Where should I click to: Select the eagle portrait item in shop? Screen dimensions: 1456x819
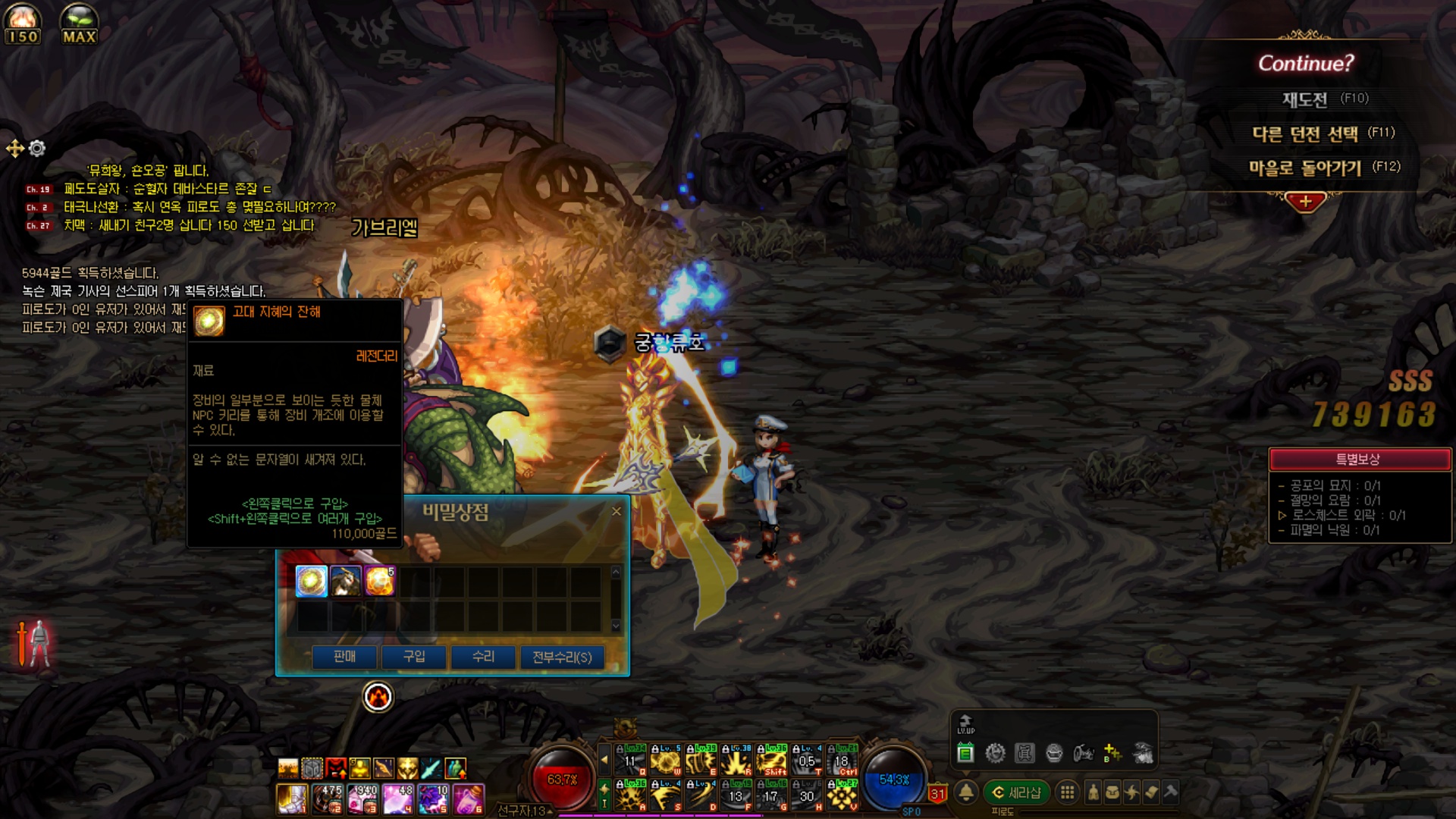(x=345, y=582)
